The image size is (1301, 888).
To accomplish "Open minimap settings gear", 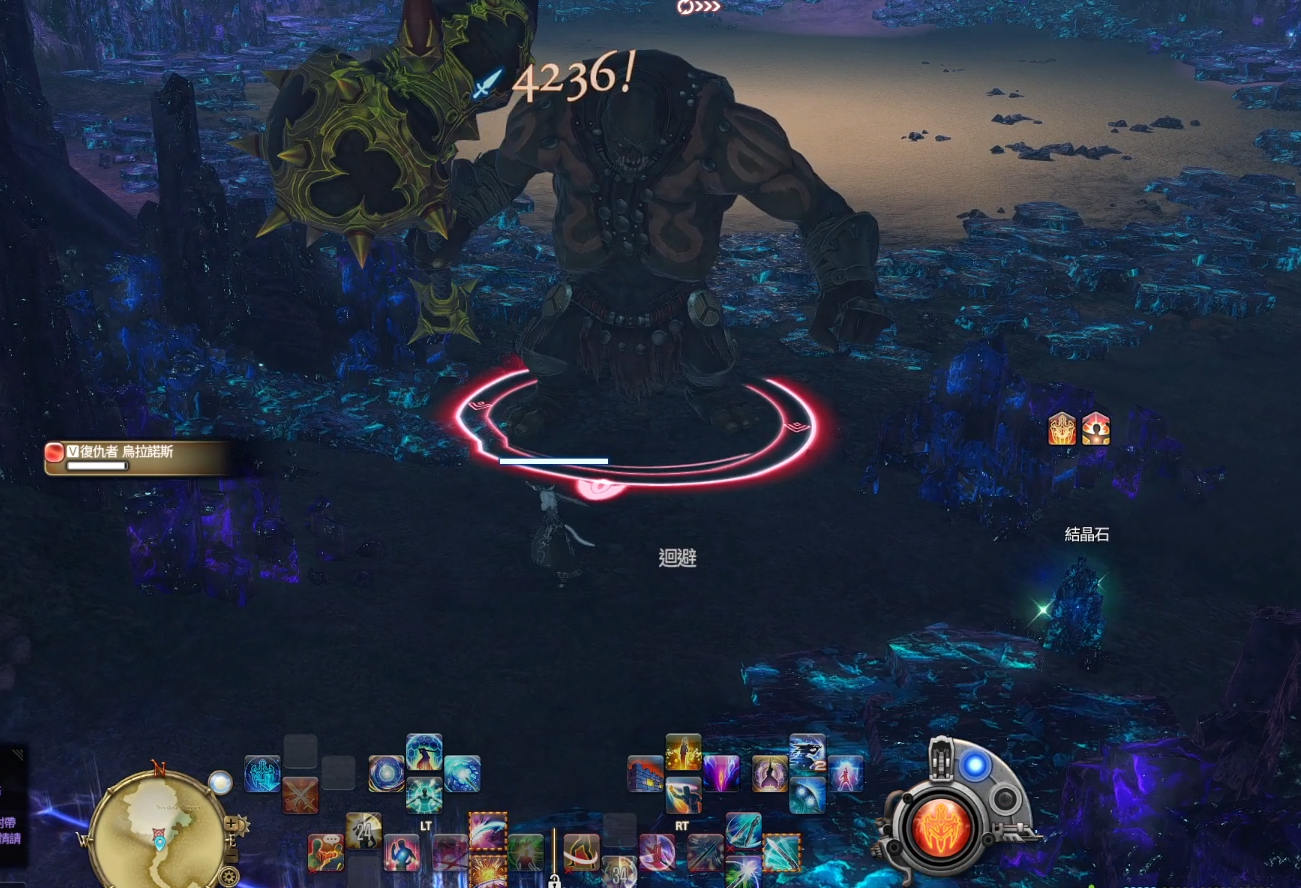I will pyautogui.click(x=230, y=877).
